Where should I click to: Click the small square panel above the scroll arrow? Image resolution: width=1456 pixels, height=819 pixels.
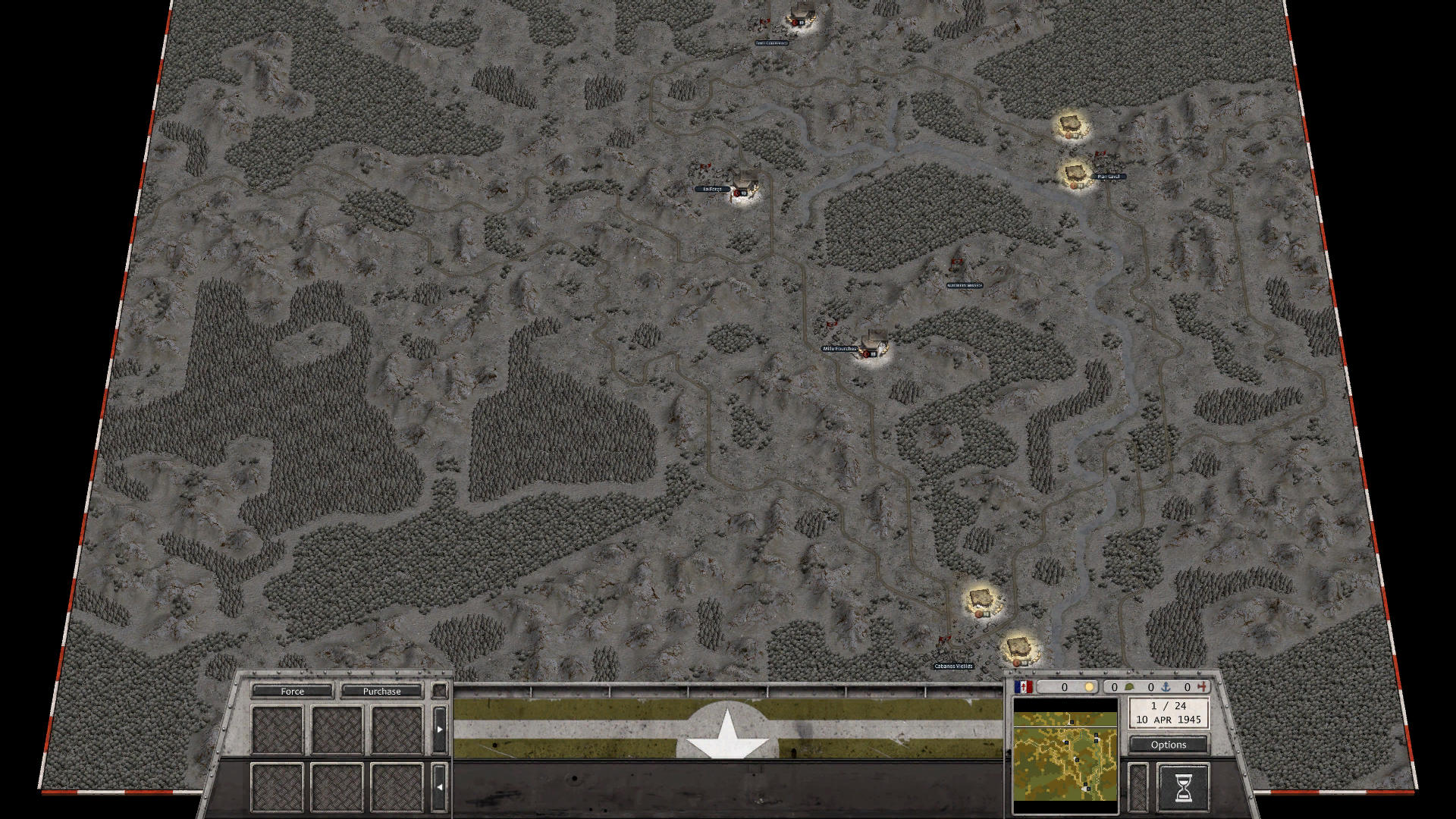pos(441,691)
